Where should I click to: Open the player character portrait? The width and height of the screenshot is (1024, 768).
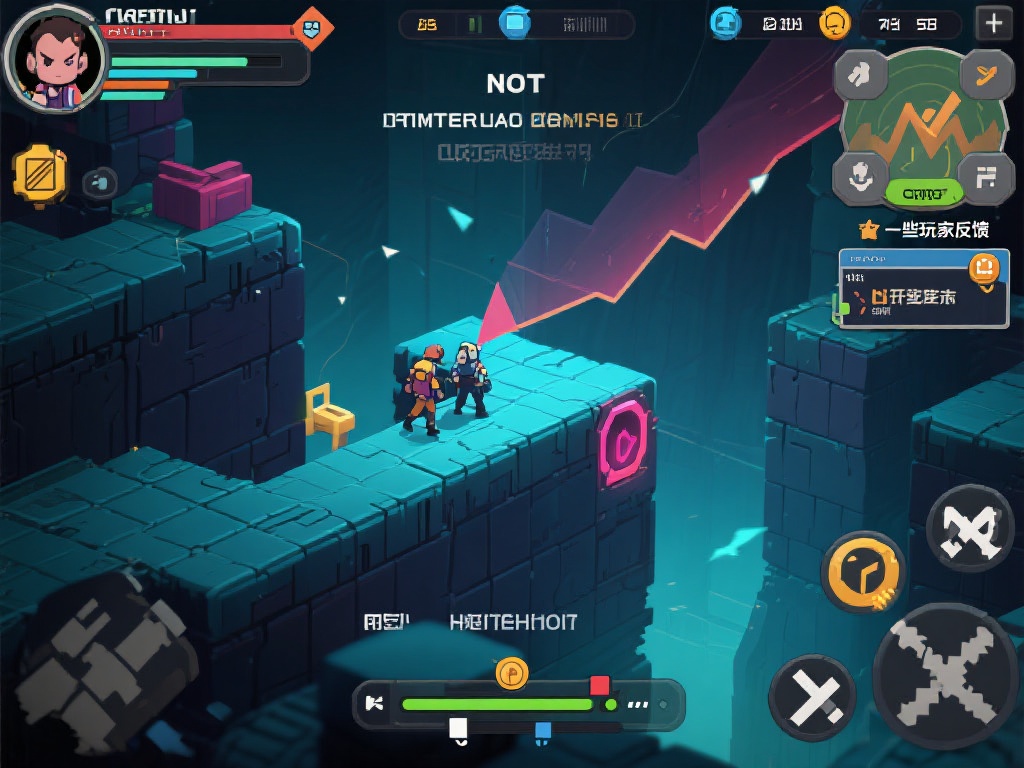[55, 58]
